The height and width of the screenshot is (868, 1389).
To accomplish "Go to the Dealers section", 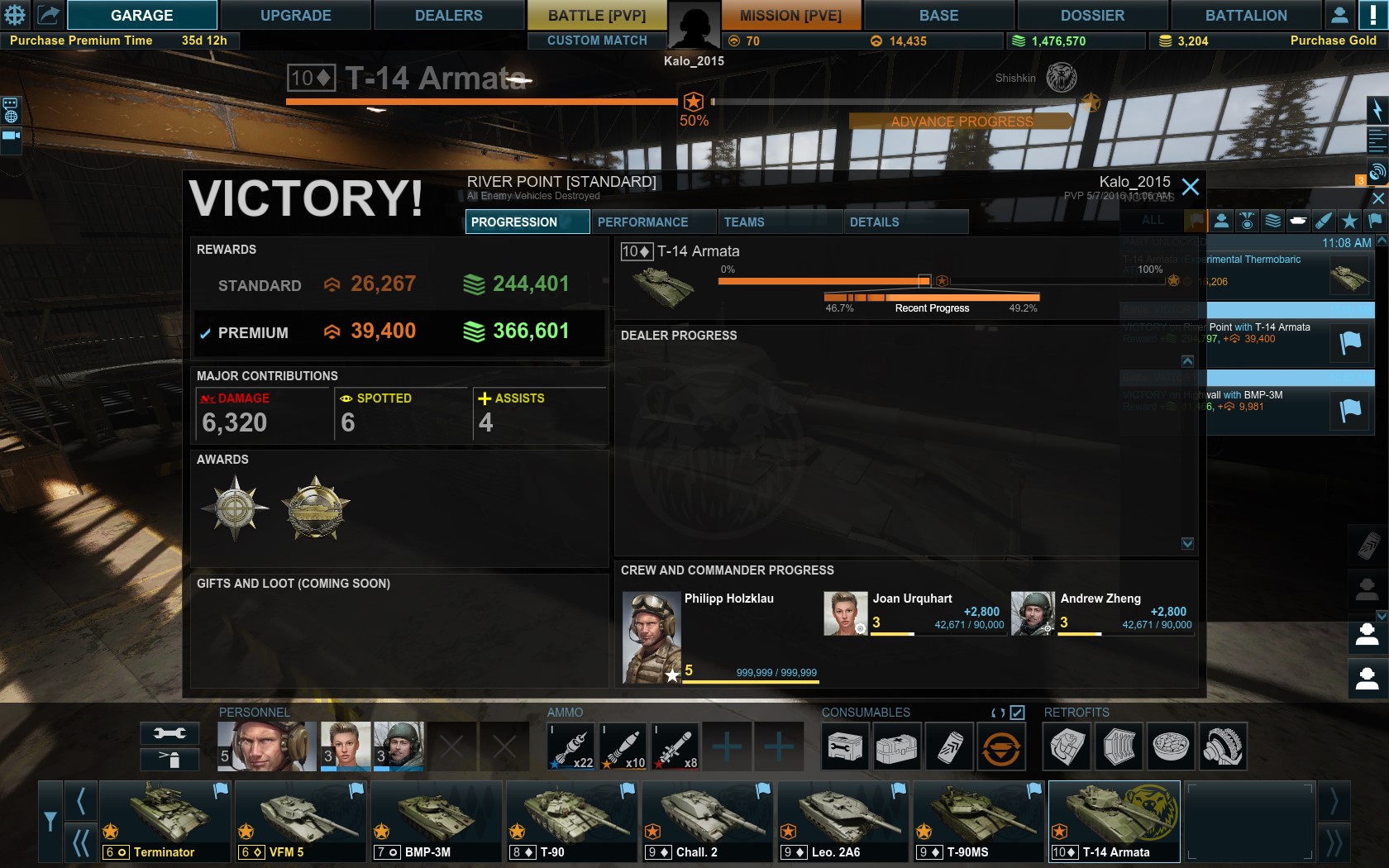I will [448, 15].
